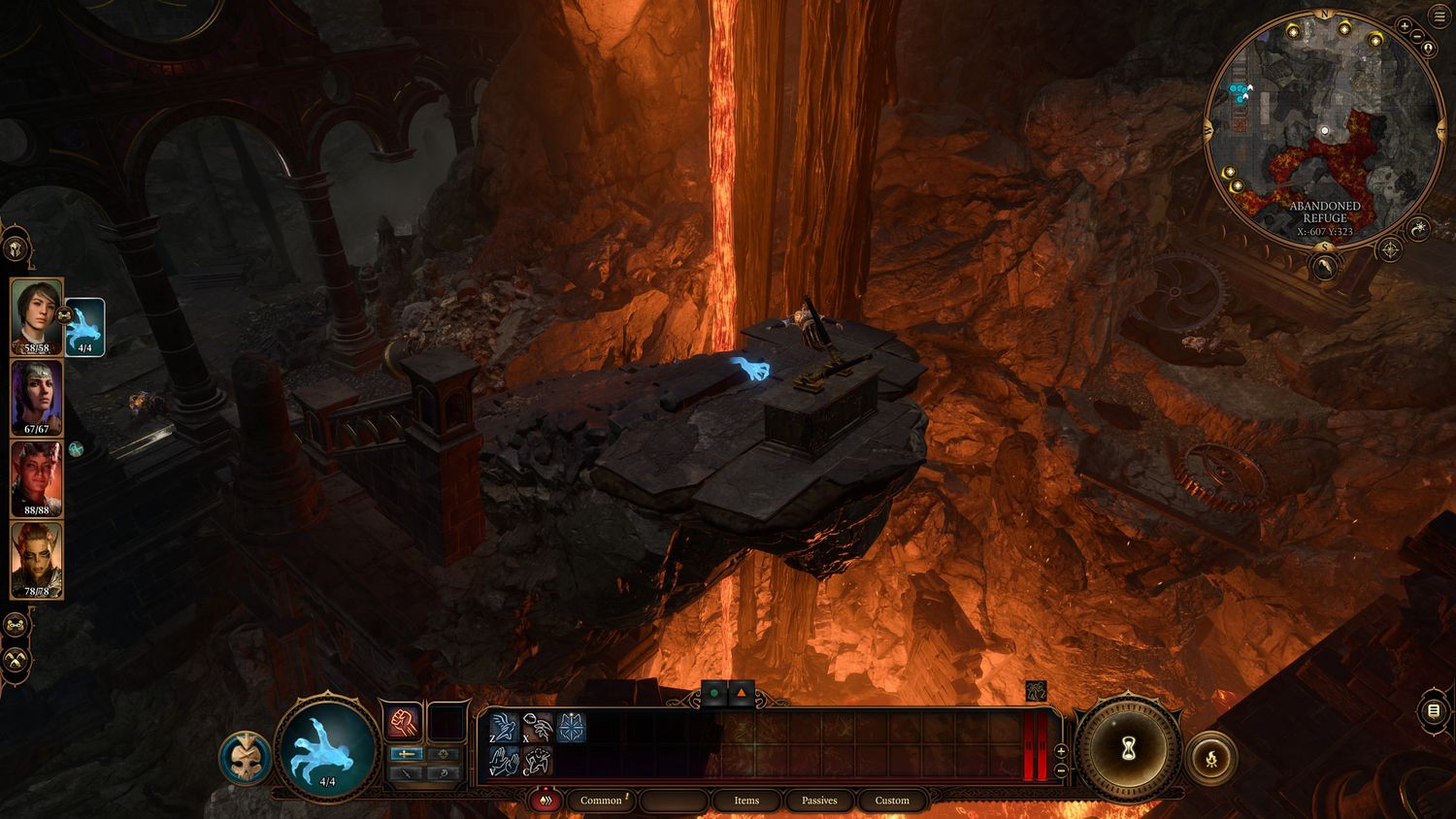Switch to the Passives hotbar tab
The height and width of the screenshot is (819, 1456).
pyautogui.click(x=819, y=801)
